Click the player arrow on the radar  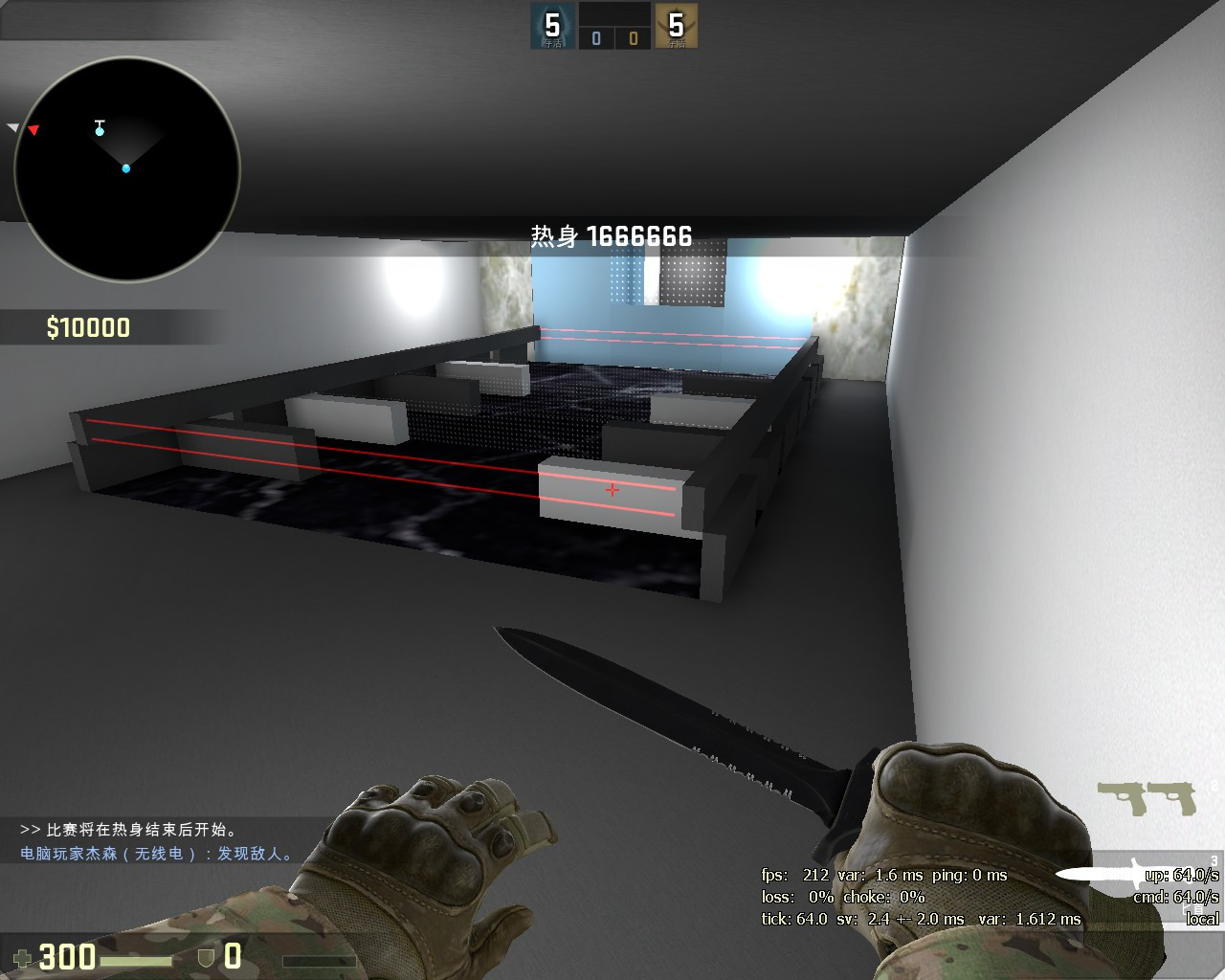[x=126, y=168]
